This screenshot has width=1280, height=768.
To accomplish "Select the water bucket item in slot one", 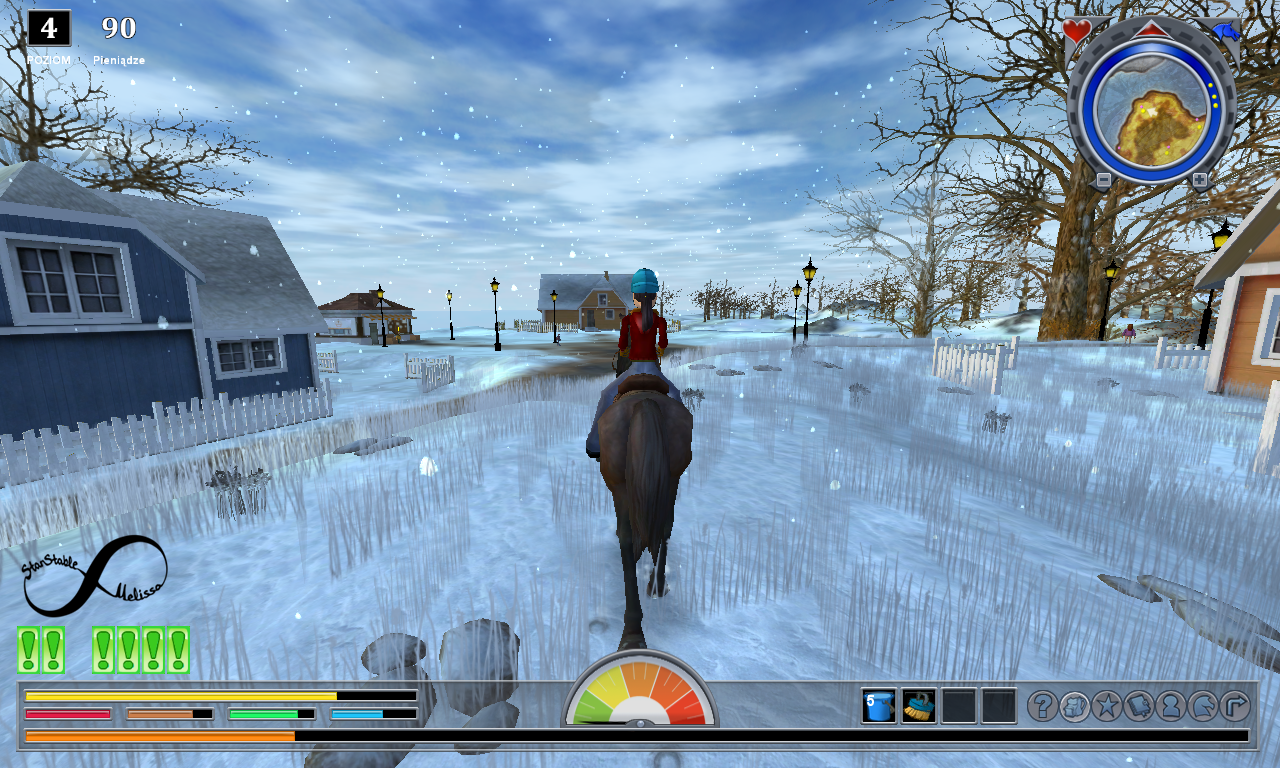I will click(878, 705).
